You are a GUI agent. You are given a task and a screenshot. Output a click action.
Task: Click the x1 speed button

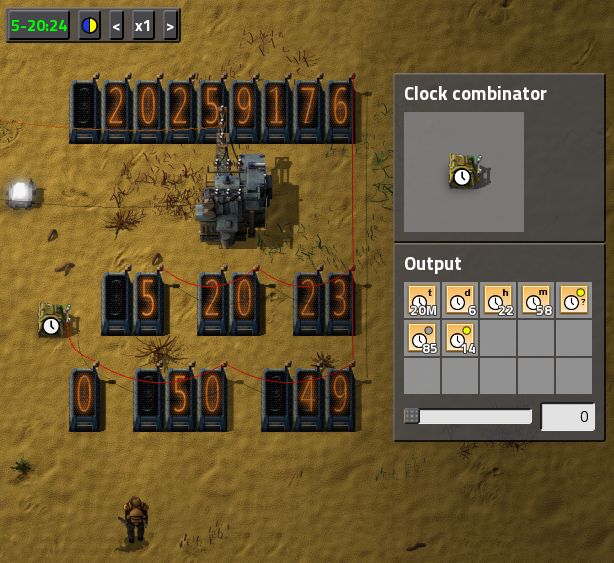point(143,26)
